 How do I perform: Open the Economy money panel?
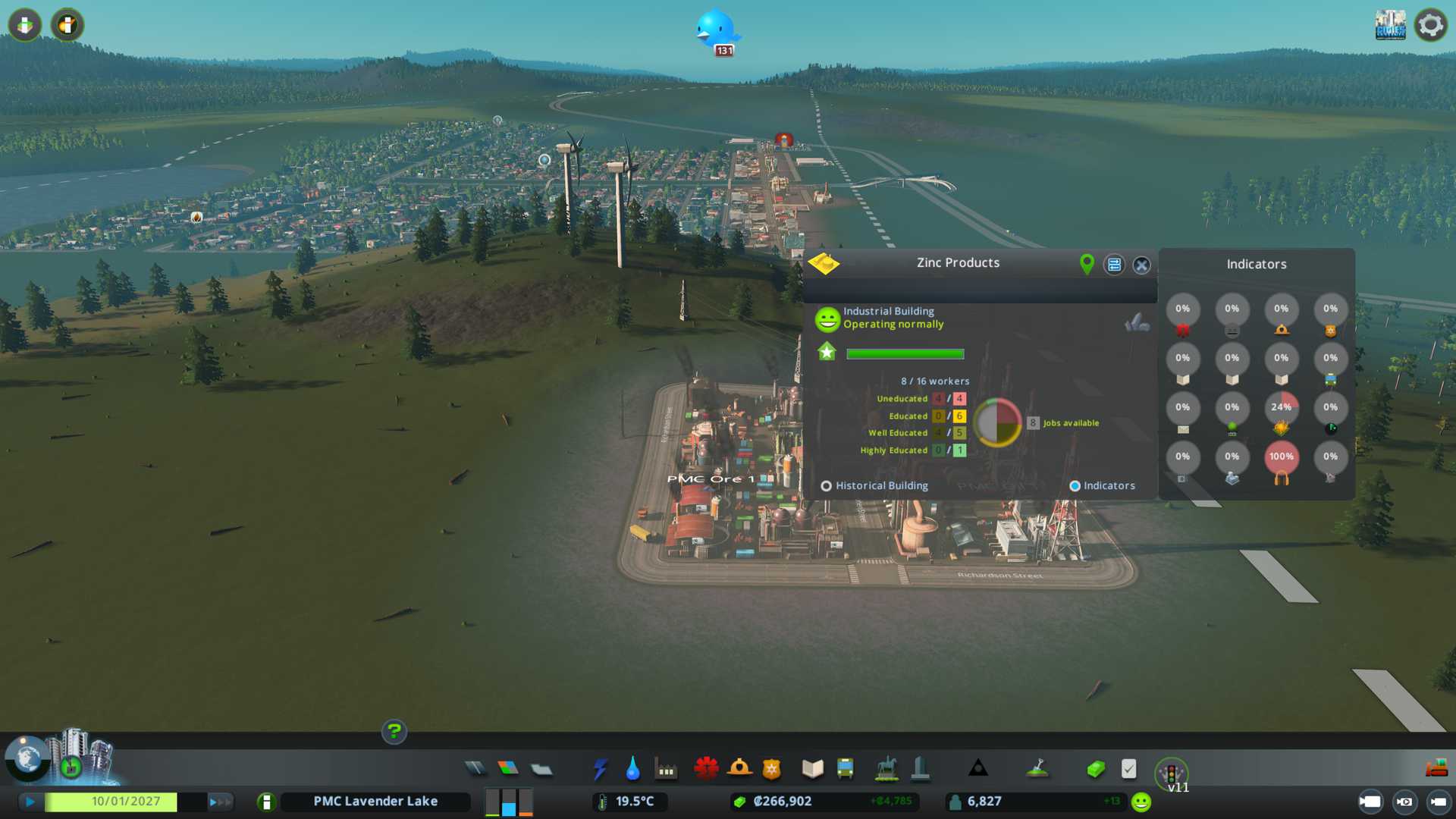pyautogui.click(x=1096, y=769)
